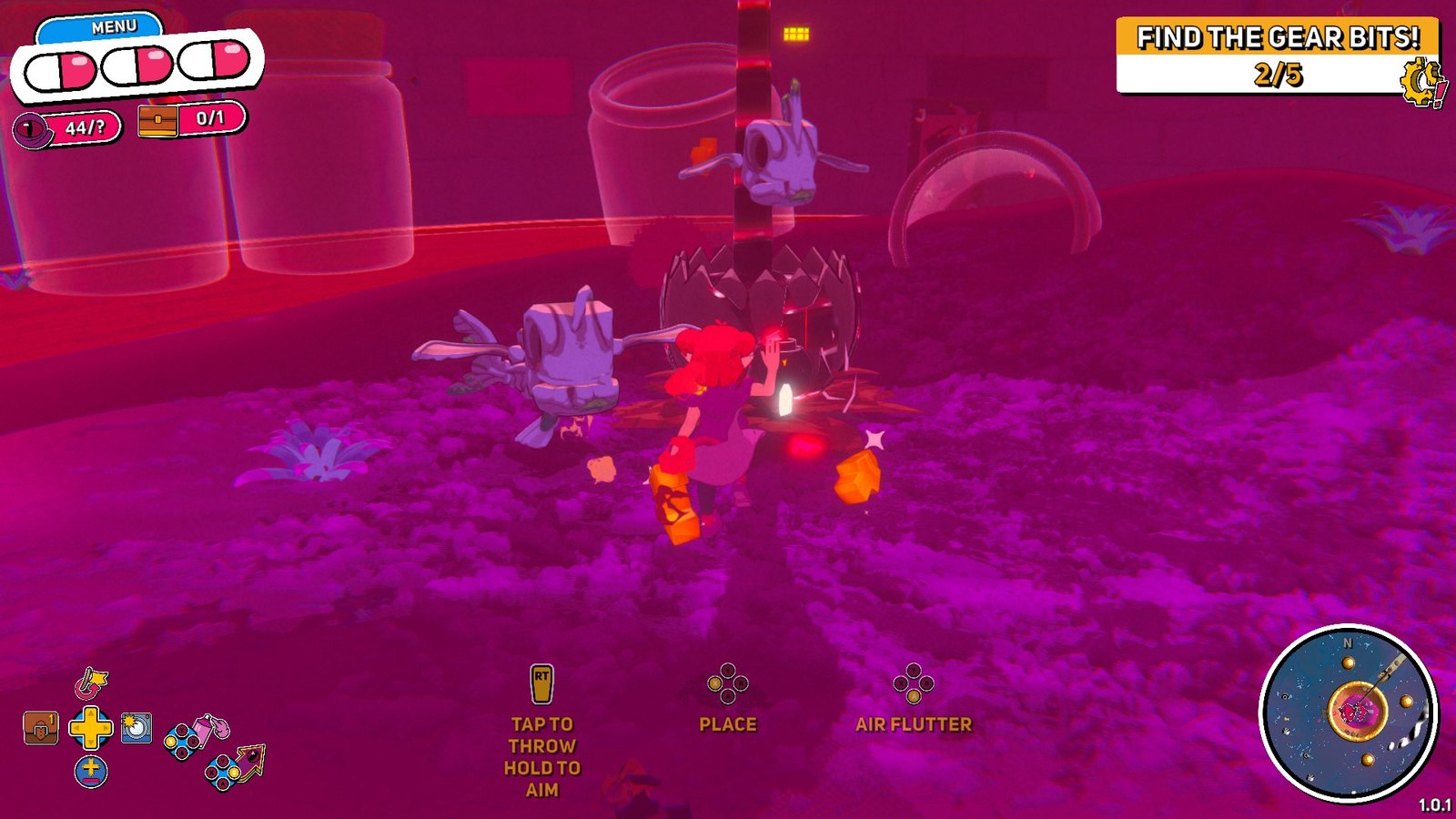Select the checkpoint flag respawn icon

click(x=89, y=682)
